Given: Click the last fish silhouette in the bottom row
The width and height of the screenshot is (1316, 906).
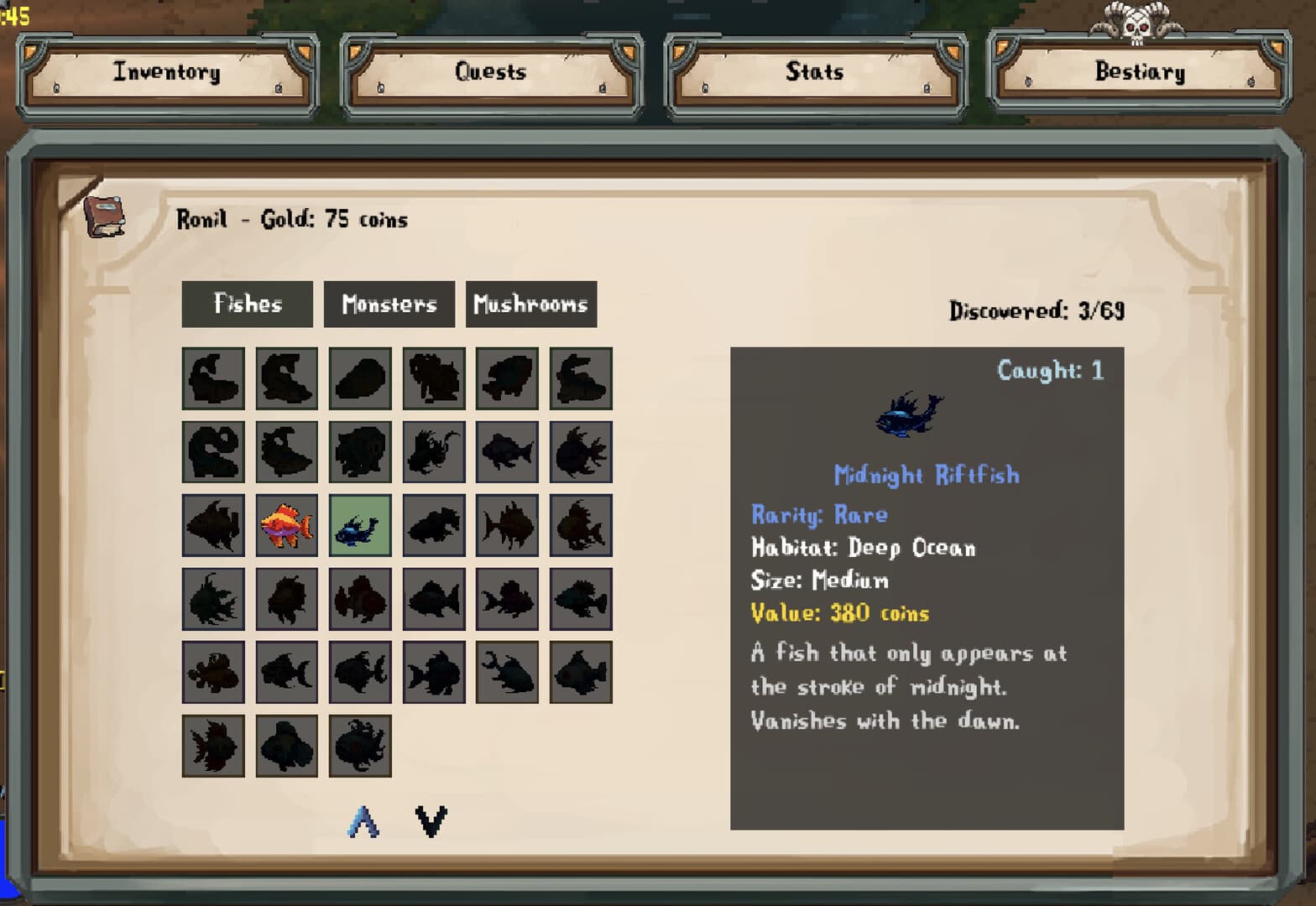Looking at the screenshot, I should [x=360, y=747].
